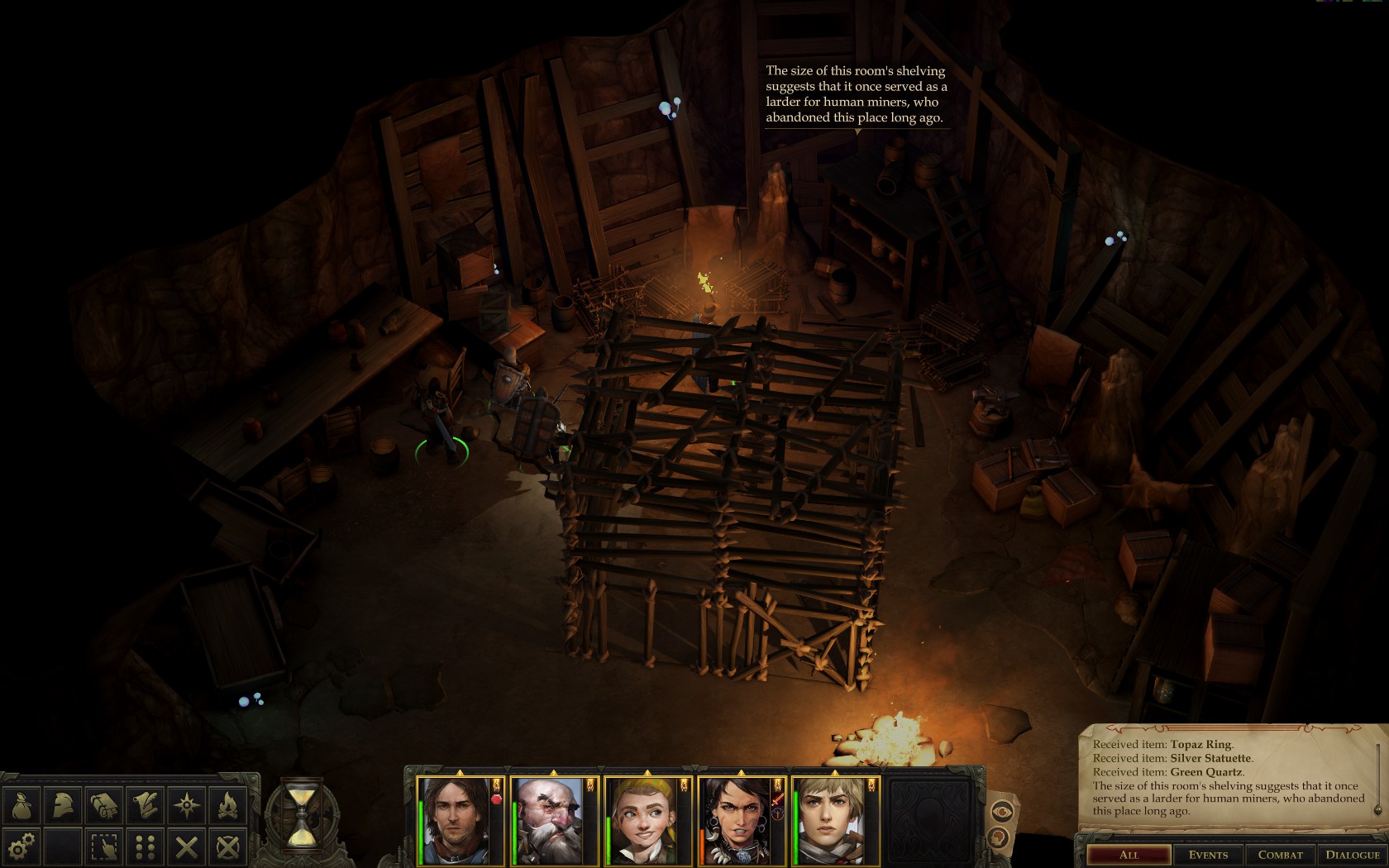Click the plain X stop button
Viewport: 1389px width, 868px height.
click(187, 847)
